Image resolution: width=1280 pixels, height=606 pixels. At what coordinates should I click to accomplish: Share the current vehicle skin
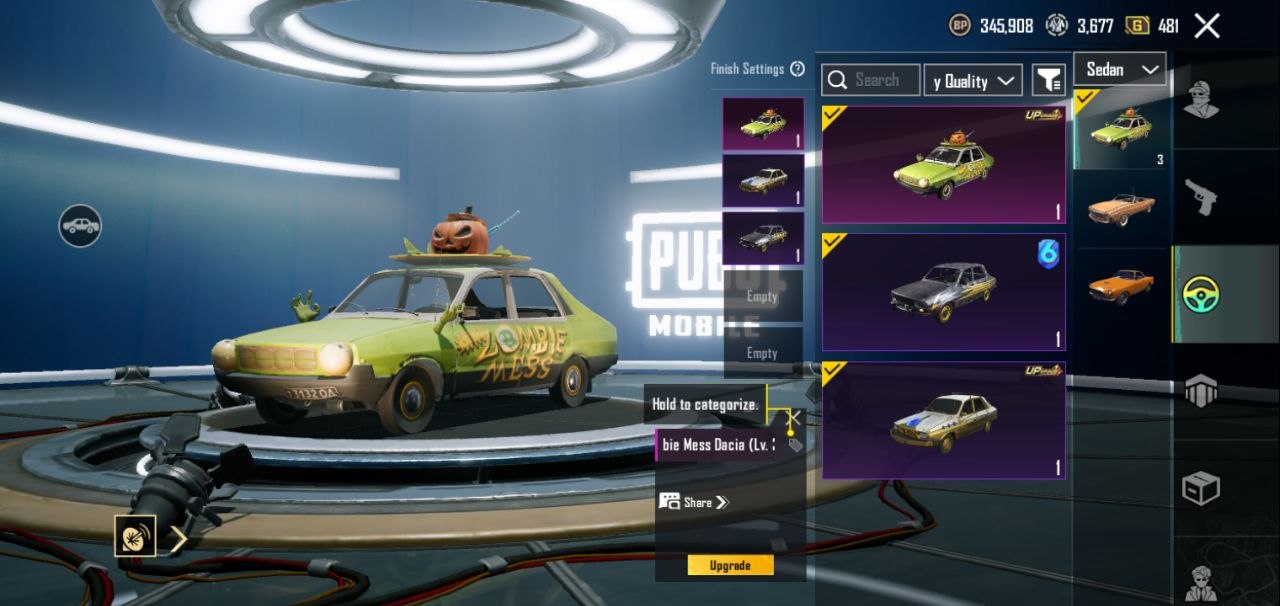click(x=694, y=502)
